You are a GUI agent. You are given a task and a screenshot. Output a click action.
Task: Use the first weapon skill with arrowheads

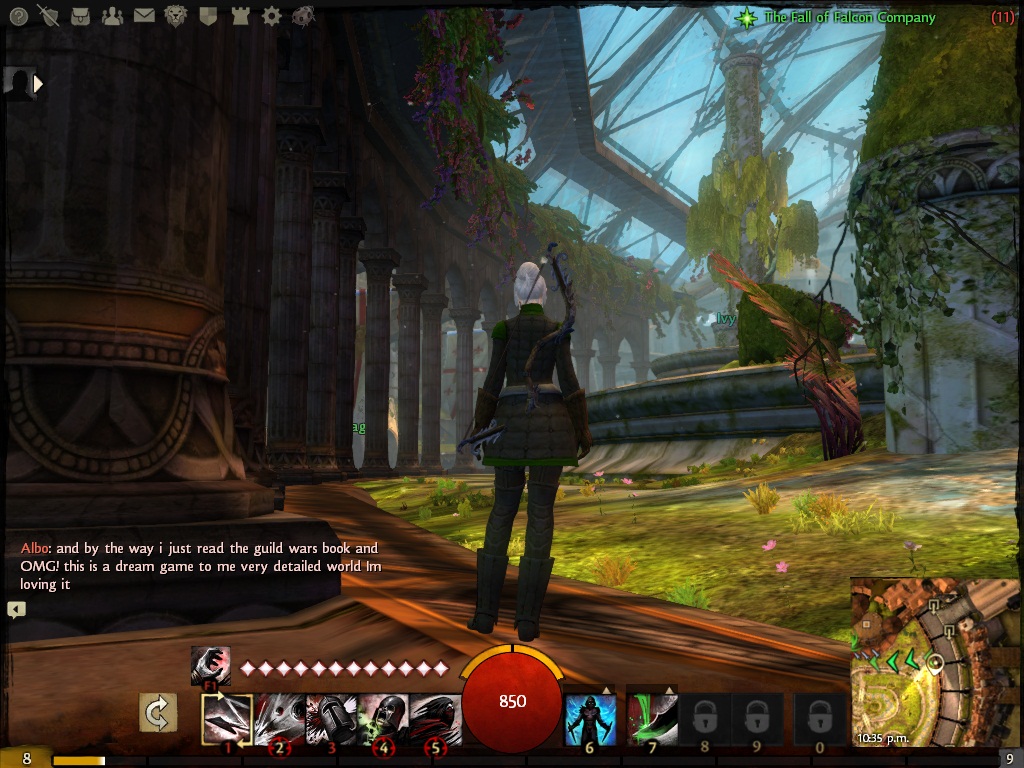coord(227,719)
